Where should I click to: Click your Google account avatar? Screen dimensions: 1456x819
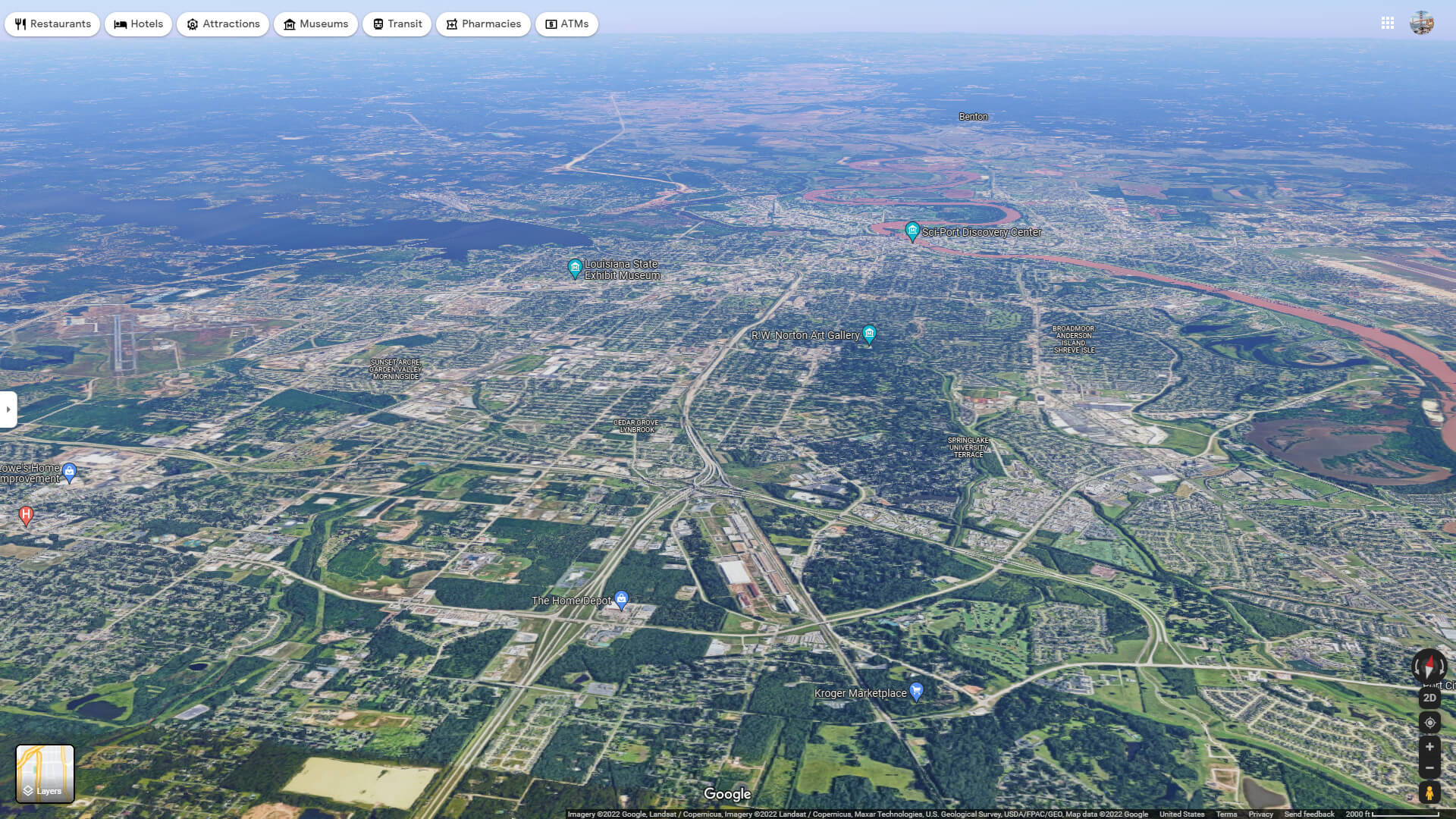click(x=1424, y=24)
